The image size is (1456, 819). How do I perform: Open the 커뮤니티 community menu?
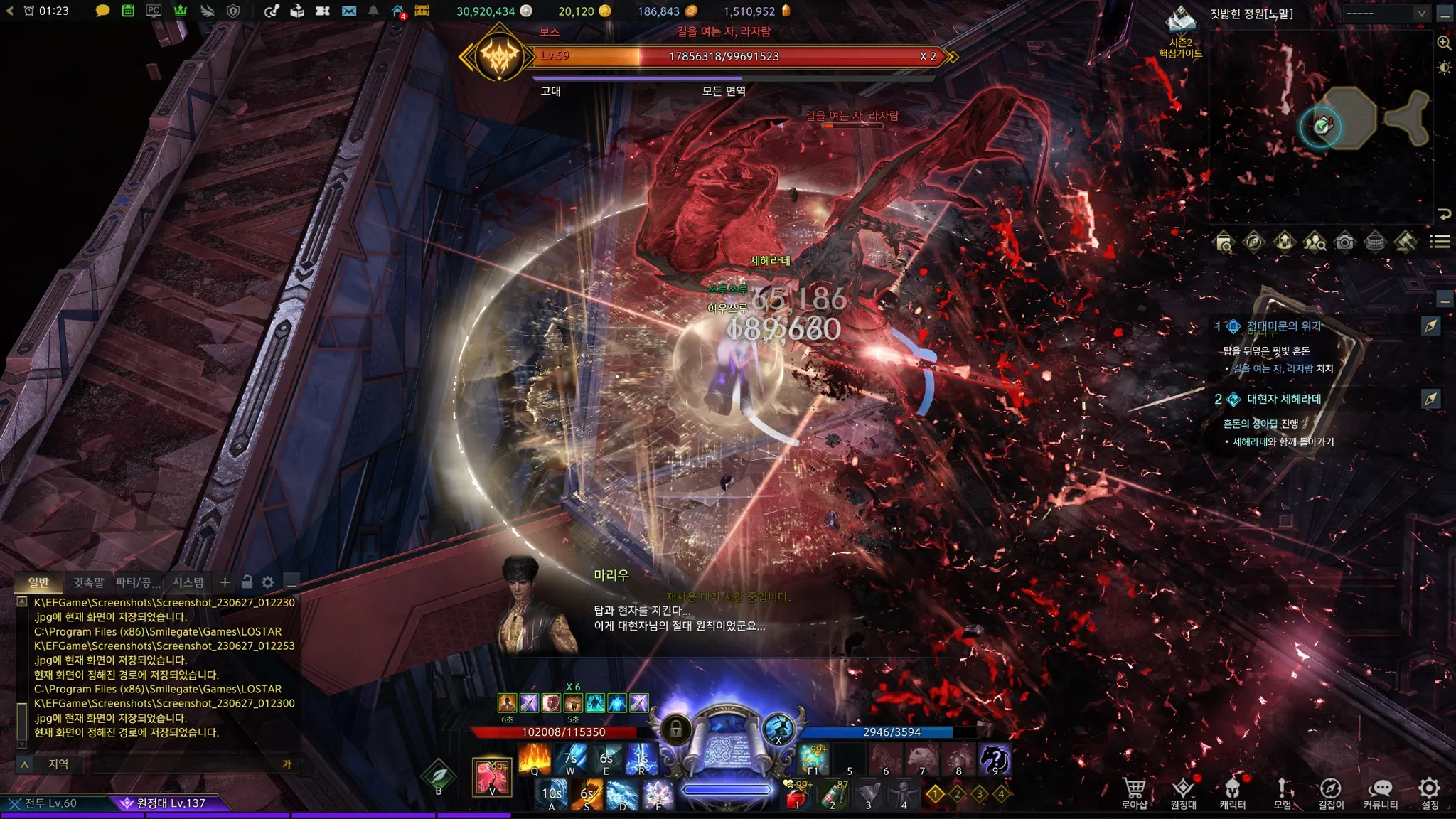pos(1380,792)
